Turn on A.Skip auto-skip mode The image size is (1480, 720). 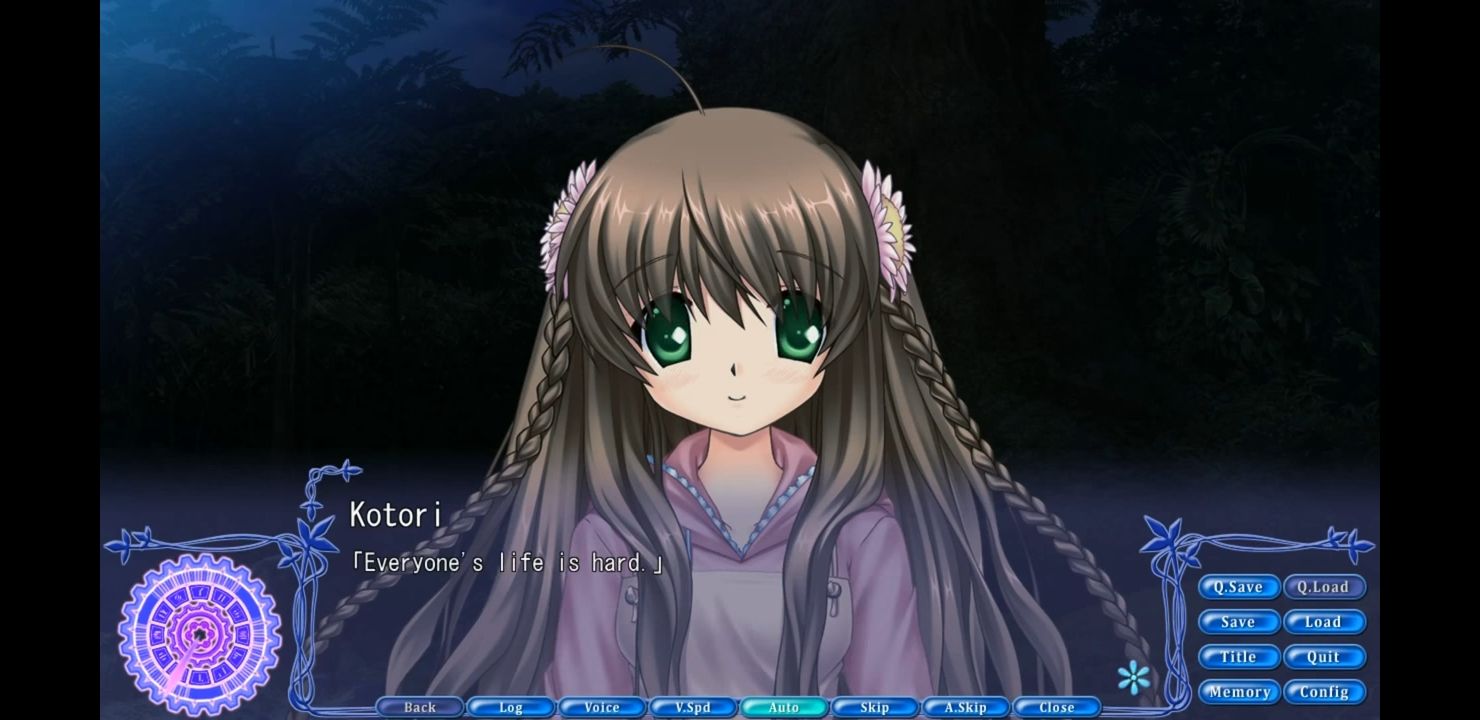point(965,706)
